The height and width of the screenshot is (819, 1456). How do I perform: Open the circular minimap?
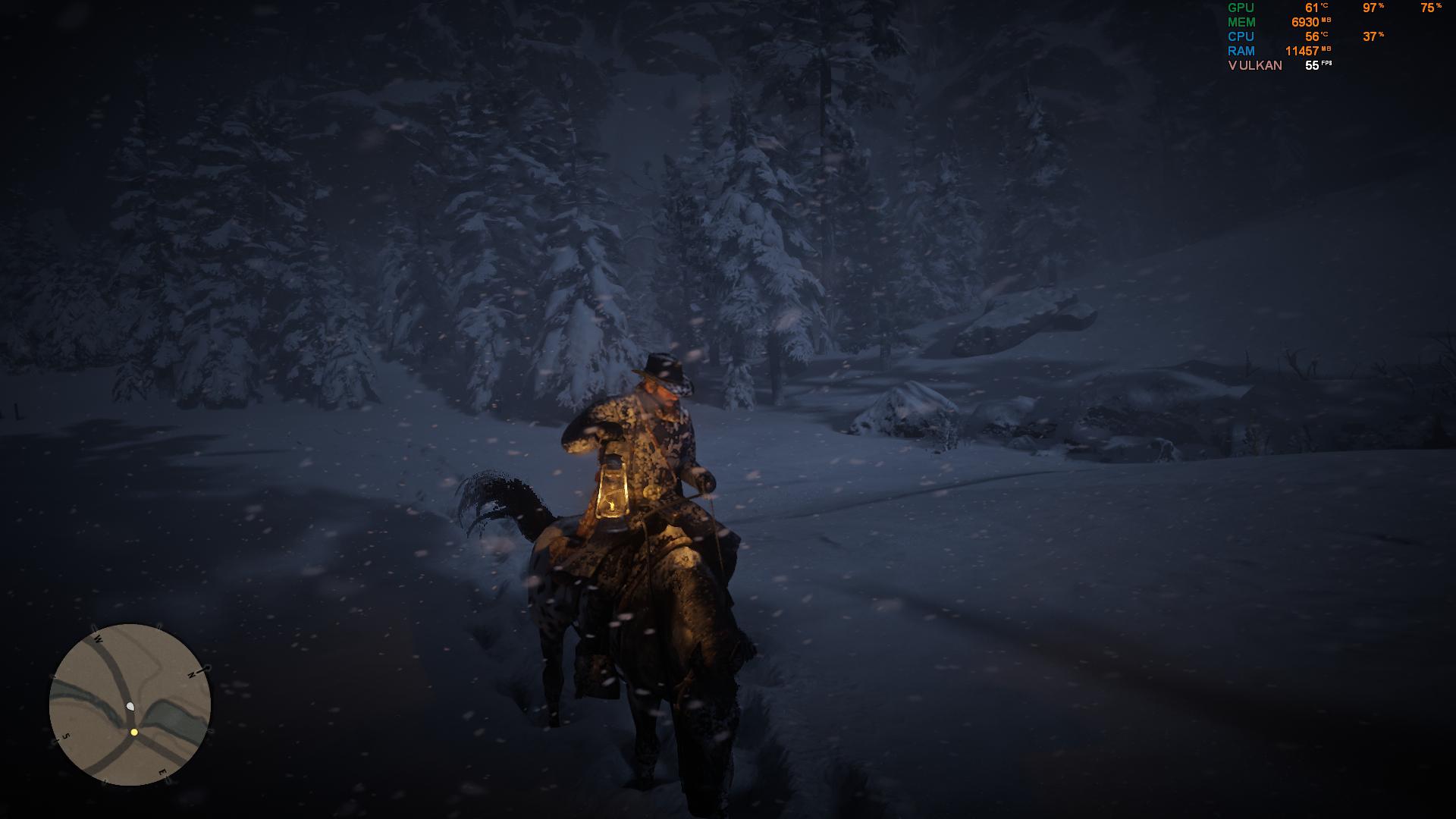tap(130, 704)
